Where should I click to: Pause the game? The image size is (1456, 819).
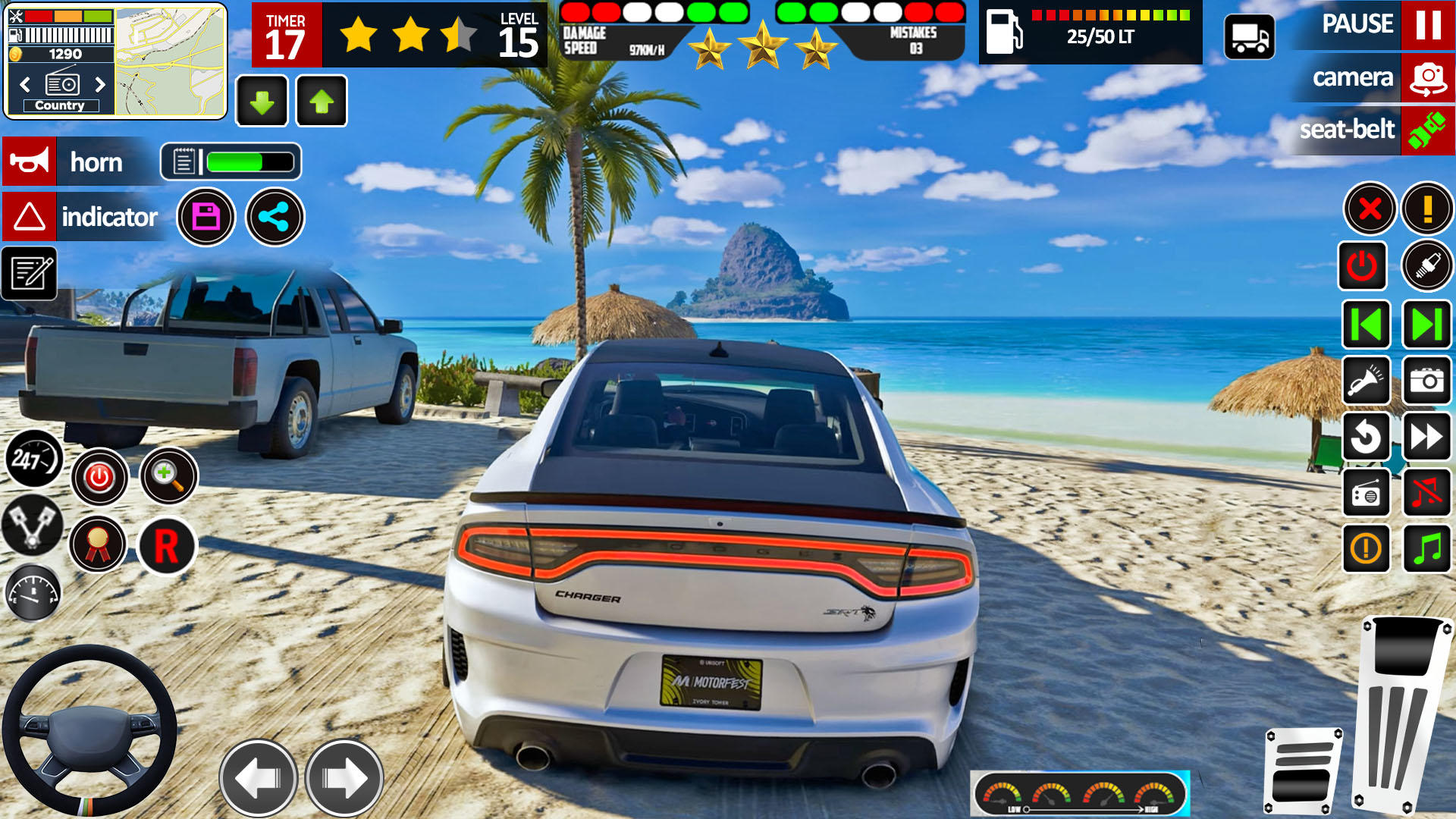[x=1427, y=25]
